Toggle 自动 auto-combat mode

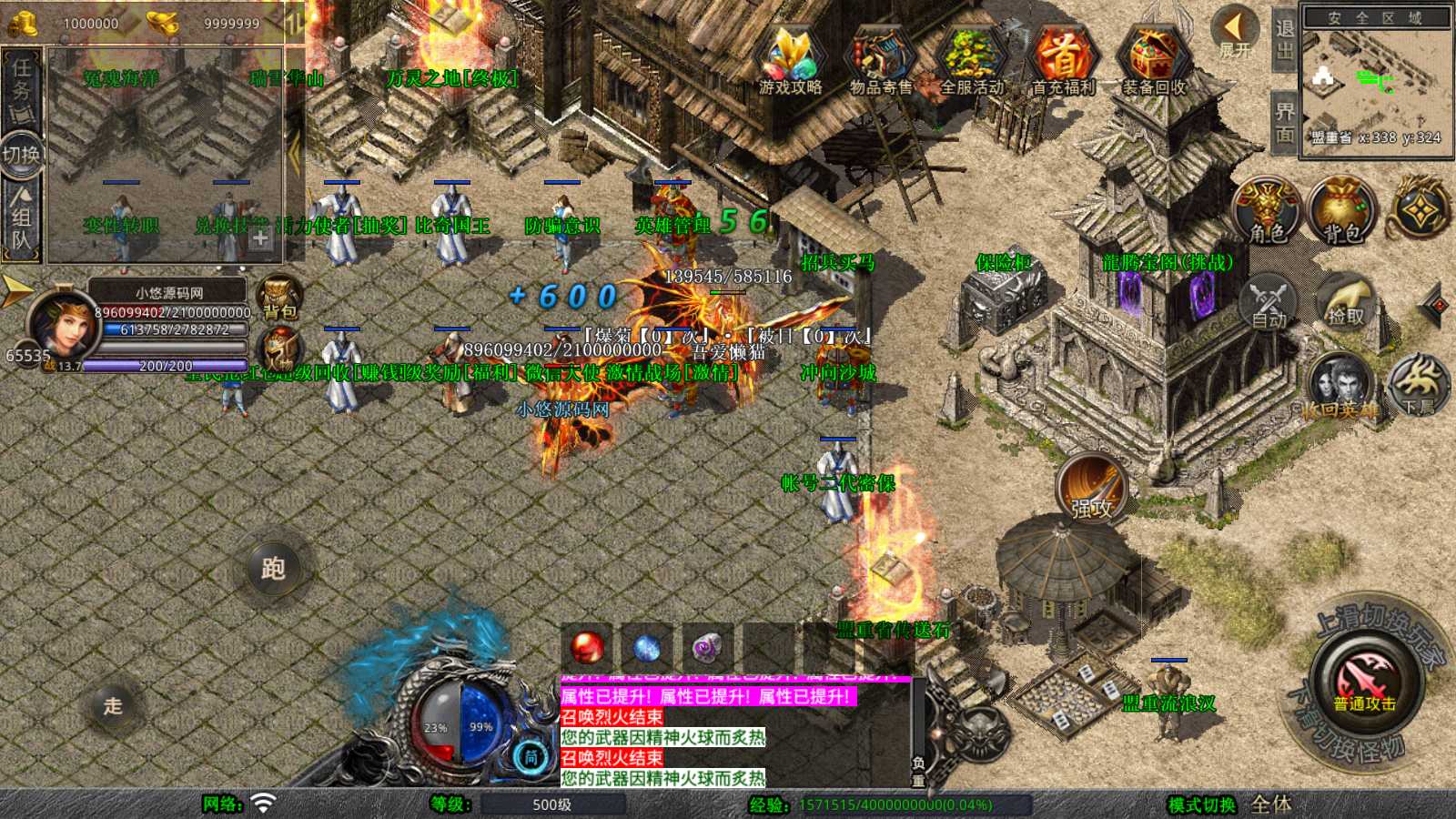click(1269, 303)
